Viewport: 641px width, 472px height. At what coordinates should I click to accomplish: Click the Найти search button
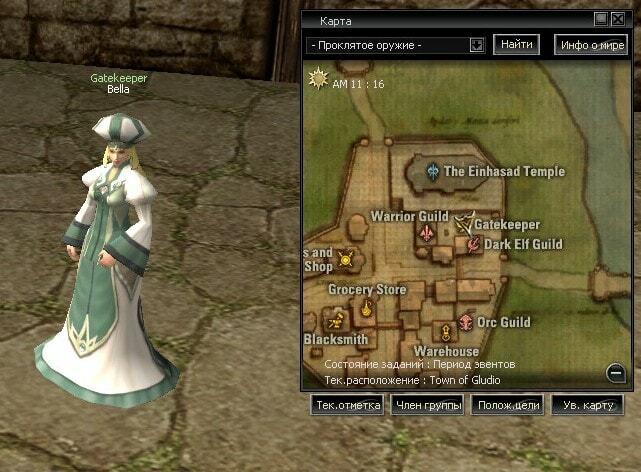pos(516,45)
